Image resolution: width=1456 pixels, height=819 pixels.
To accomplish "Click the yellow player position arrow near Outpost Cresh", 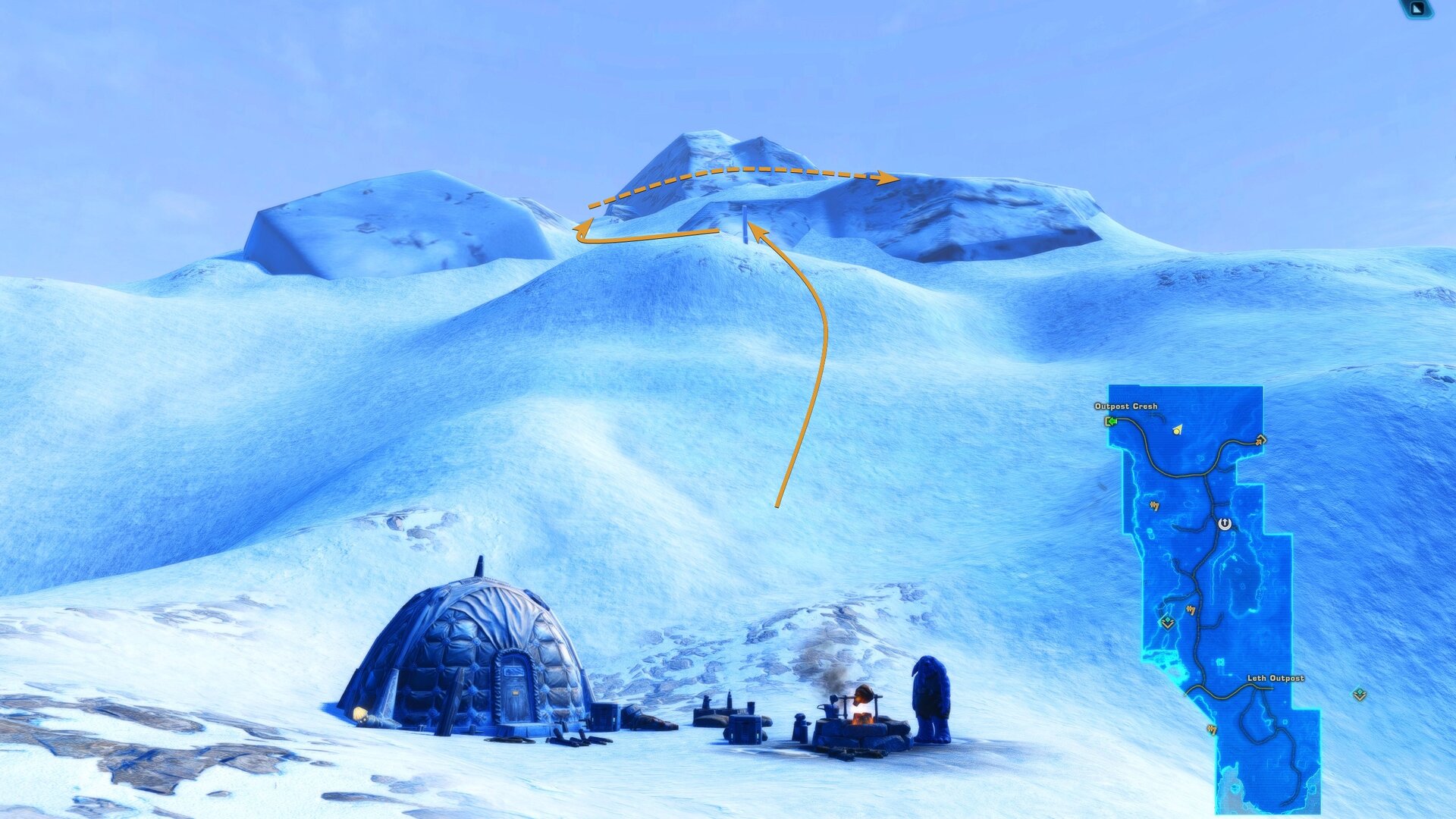I will (x=1177, y=431).
